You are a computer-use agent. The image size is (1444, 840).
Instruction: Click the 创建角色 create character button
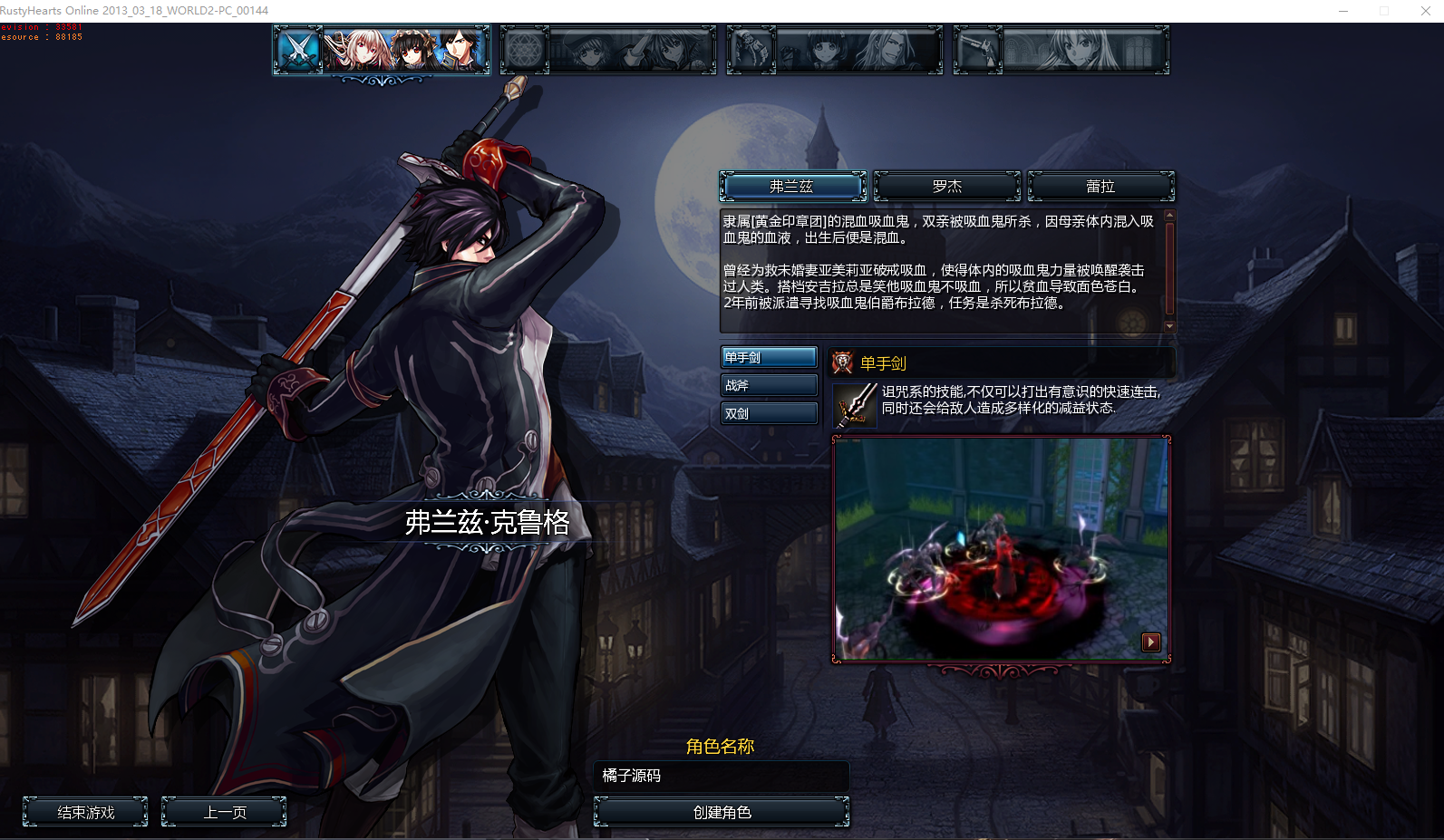click(721, 812)
